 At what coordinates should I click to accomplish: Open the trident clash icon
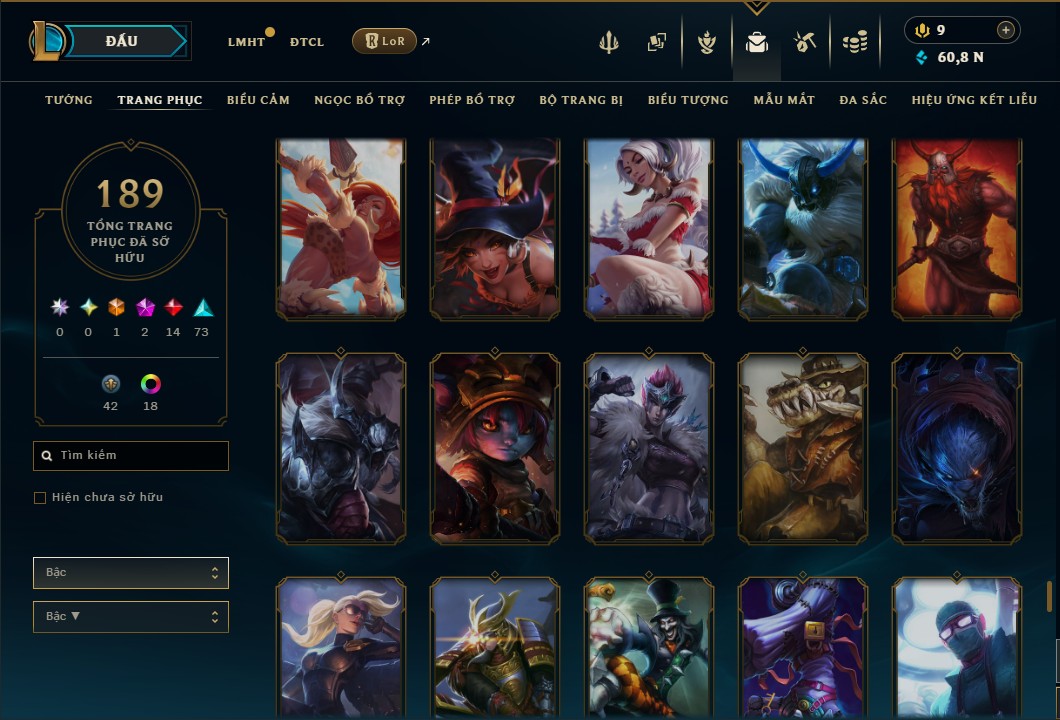pos(610,42)
